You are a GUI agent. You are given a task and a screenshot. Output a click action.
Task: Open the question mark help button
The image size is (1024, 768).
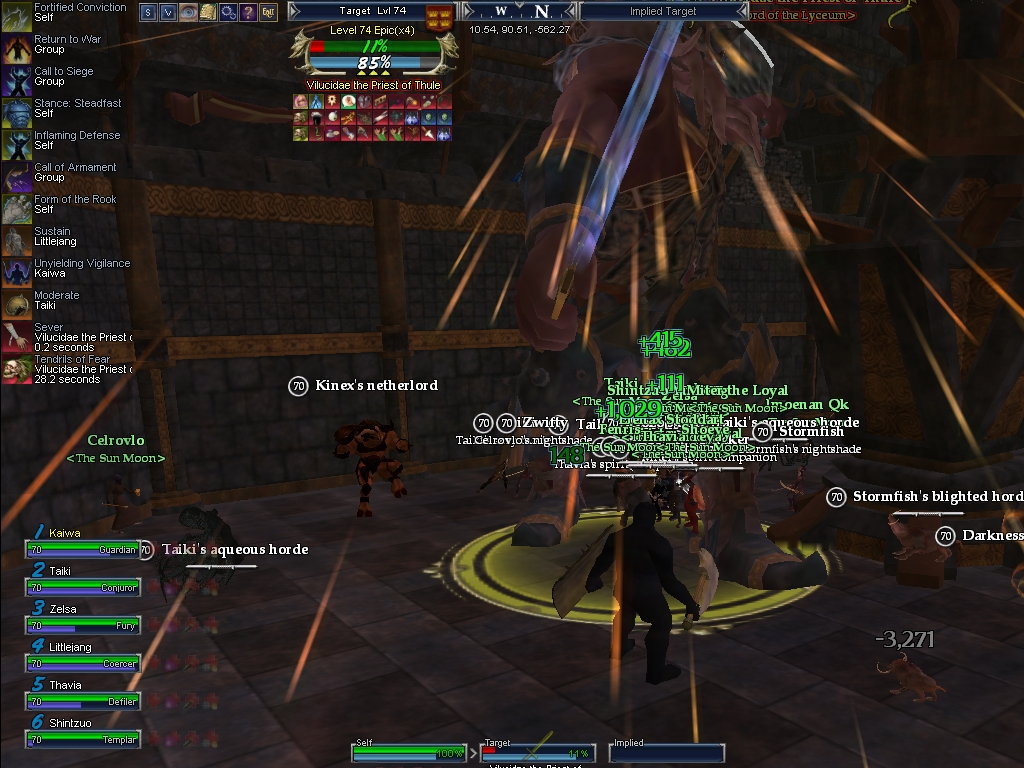tap(248, 12)
